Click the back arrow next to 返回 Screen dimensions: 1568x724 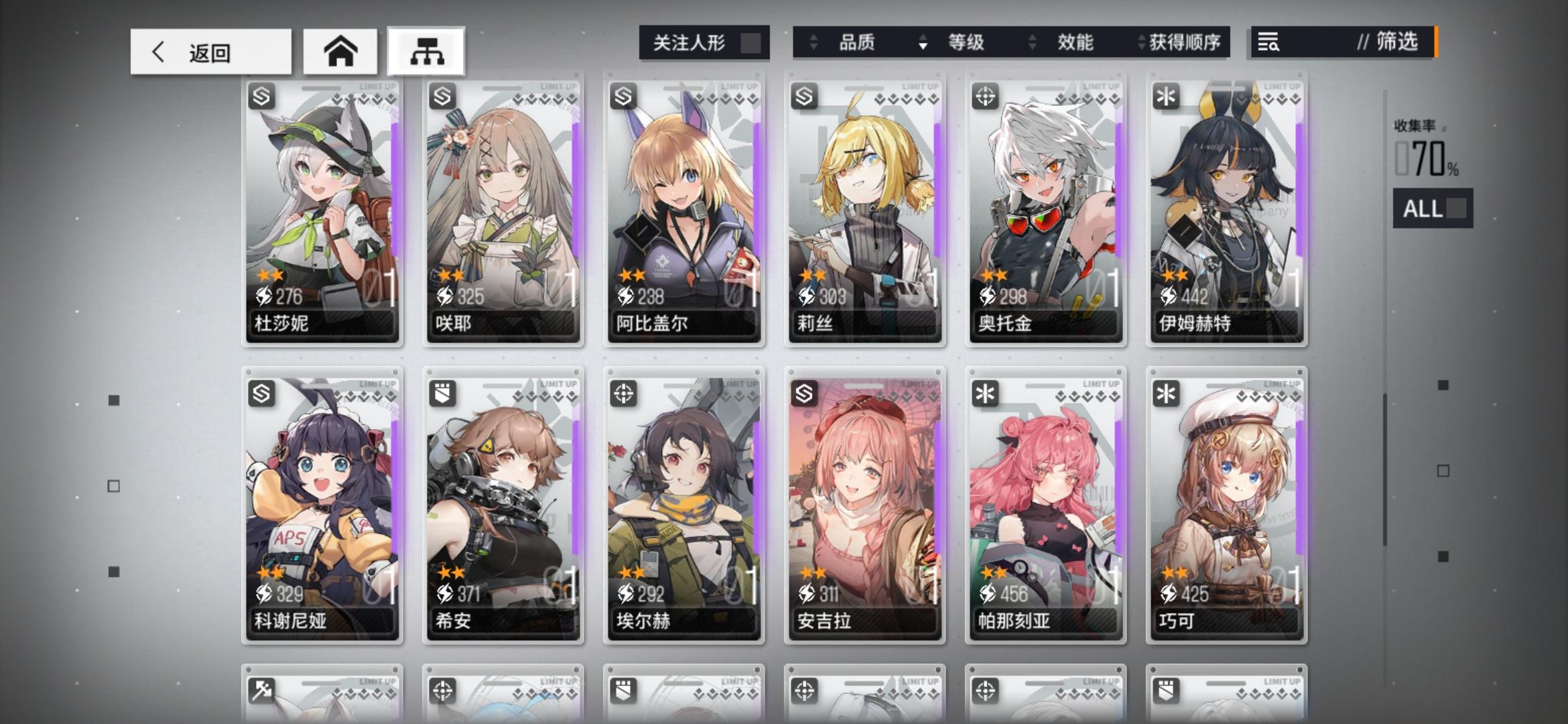158,52
